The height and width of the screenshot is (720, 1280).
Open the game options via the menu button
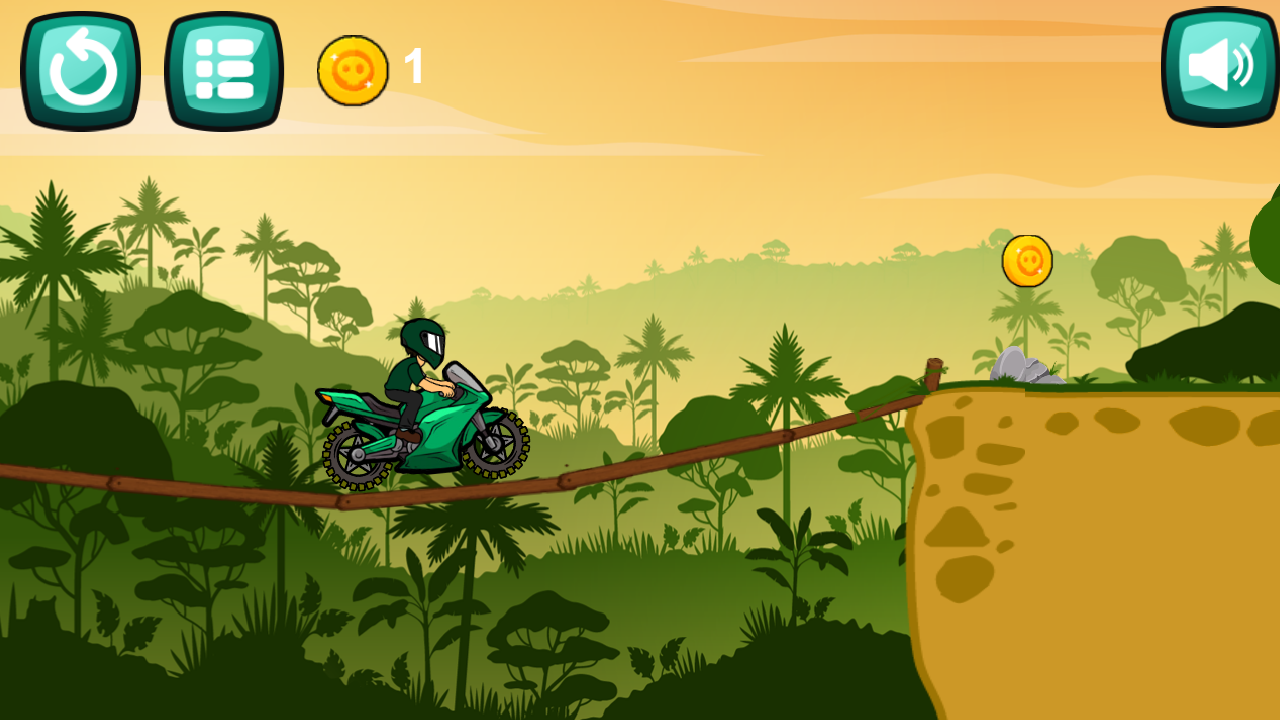pos(222,67)
